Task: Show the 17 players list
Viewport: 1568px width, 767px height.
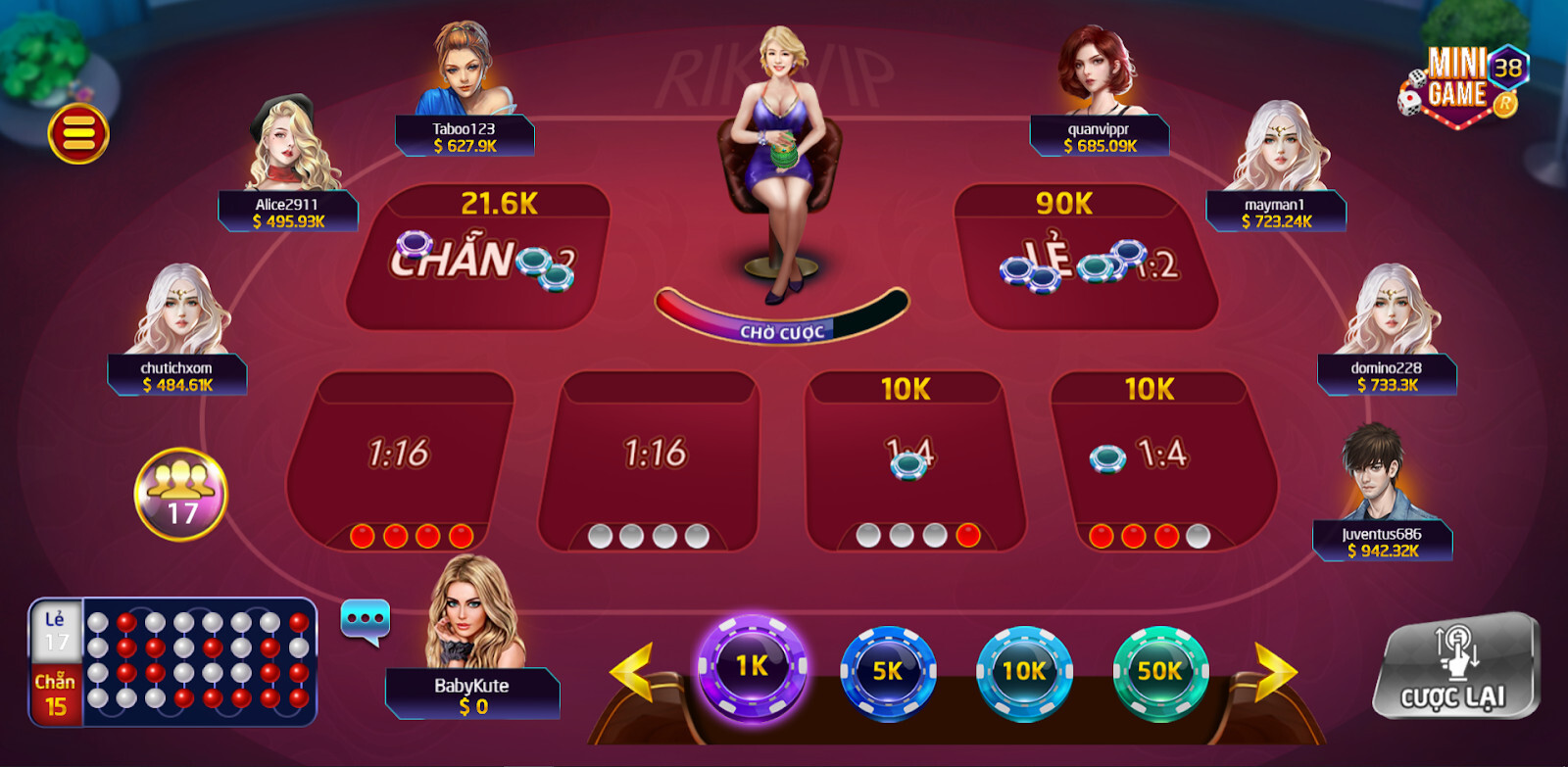Action: (x=181, y=495)
